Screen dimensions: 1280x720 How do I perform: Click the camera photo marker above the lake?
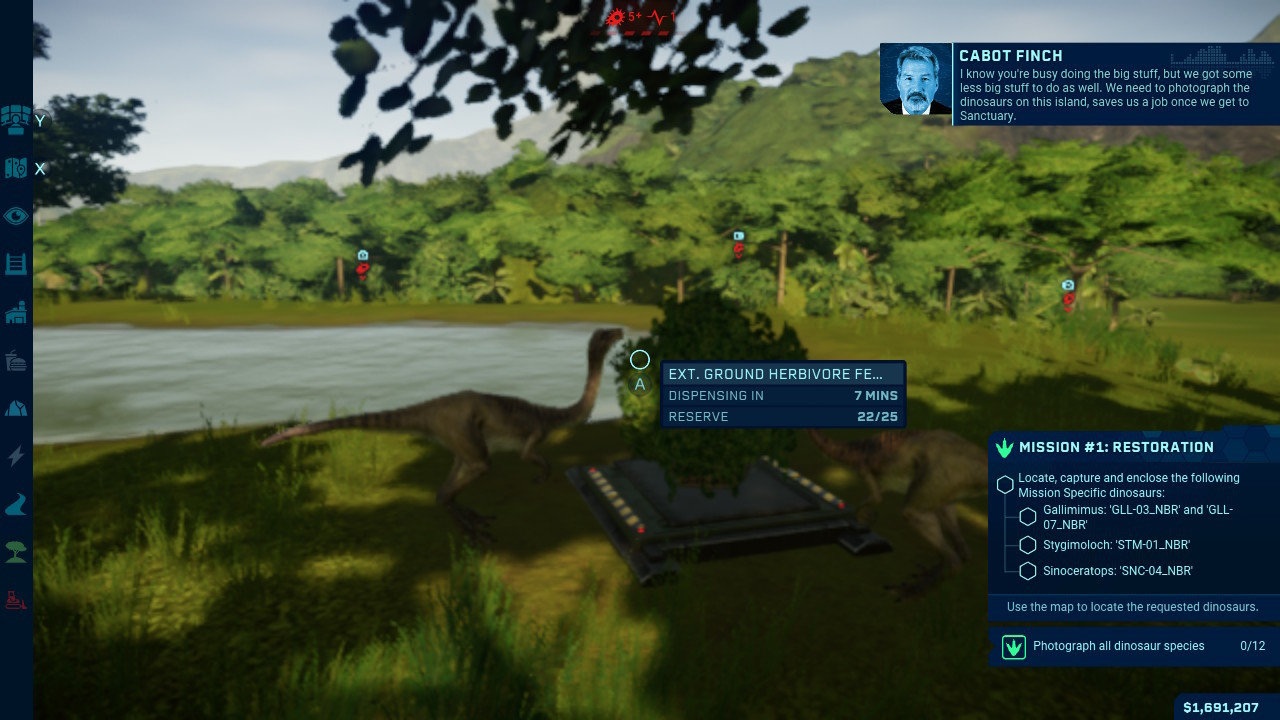point(362,256)
